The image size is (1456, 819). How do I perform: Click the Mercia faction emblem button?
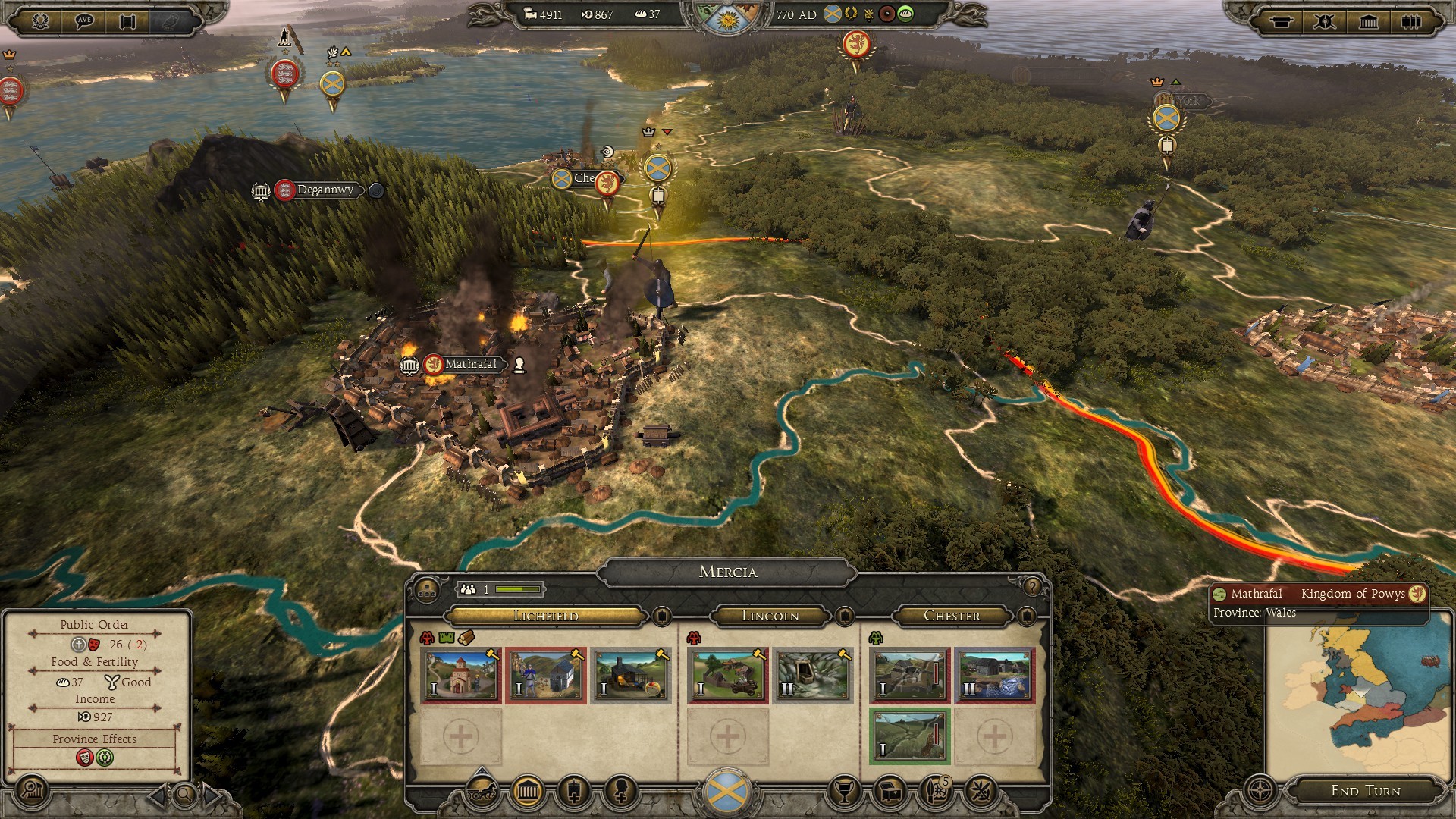[x=727, y=791]
